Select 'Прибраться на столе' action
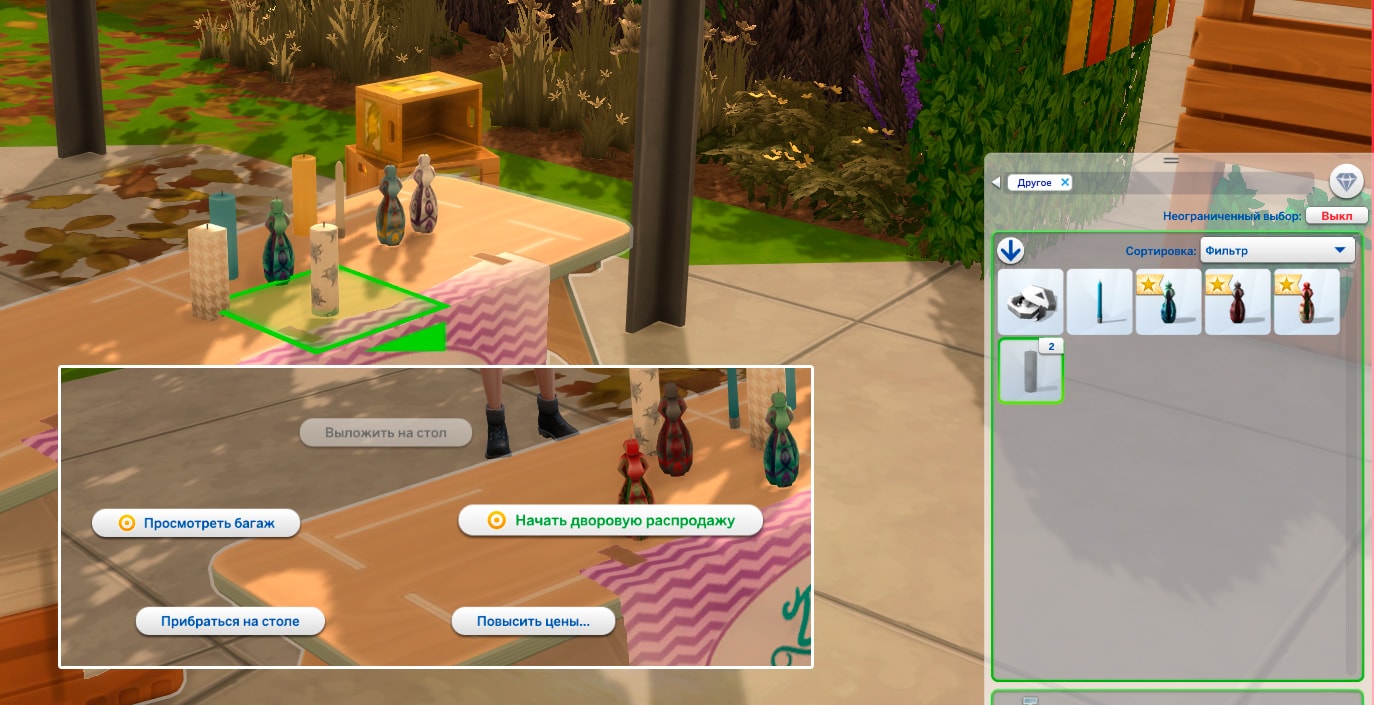1374x705 pixels. pos(230,621)
